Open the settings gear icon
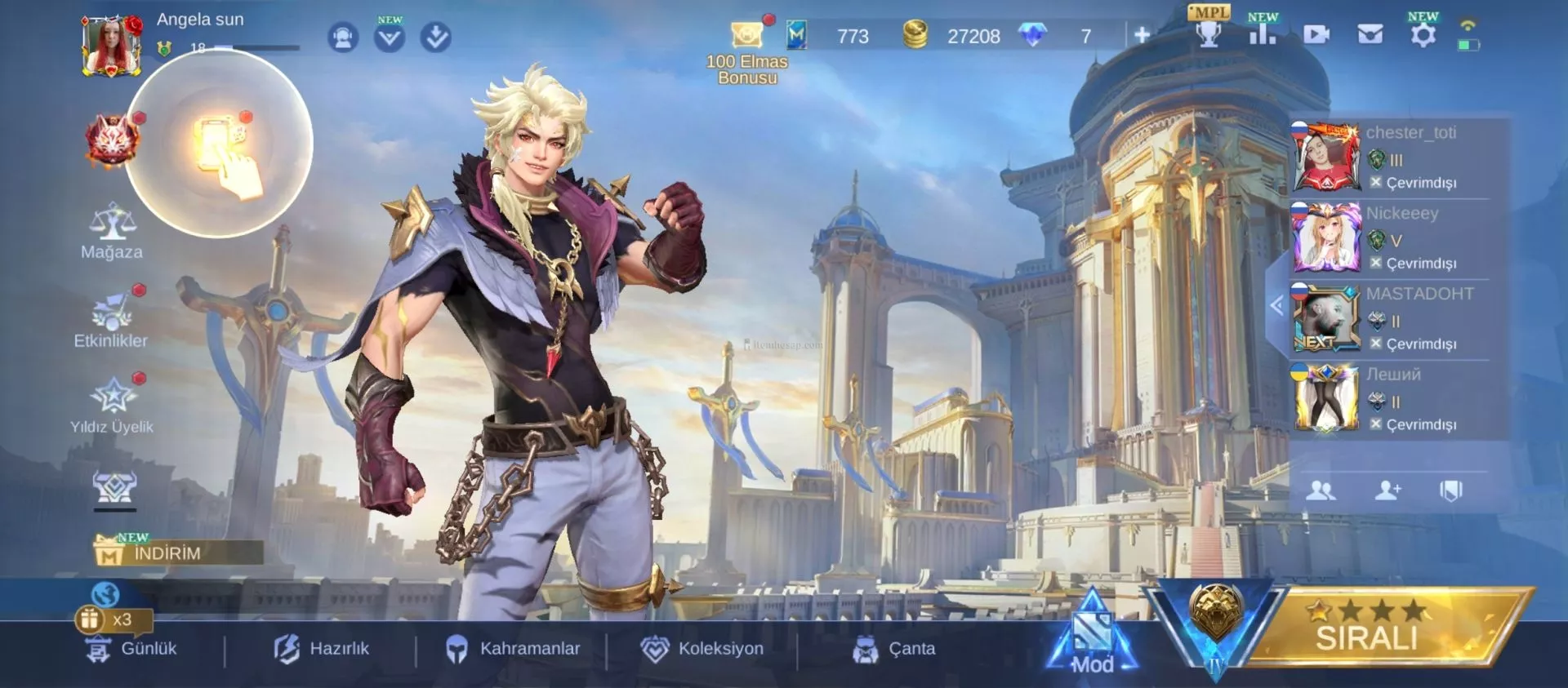The height and width of the screenshot is (688, 1568). click(x=1423, y=34)
